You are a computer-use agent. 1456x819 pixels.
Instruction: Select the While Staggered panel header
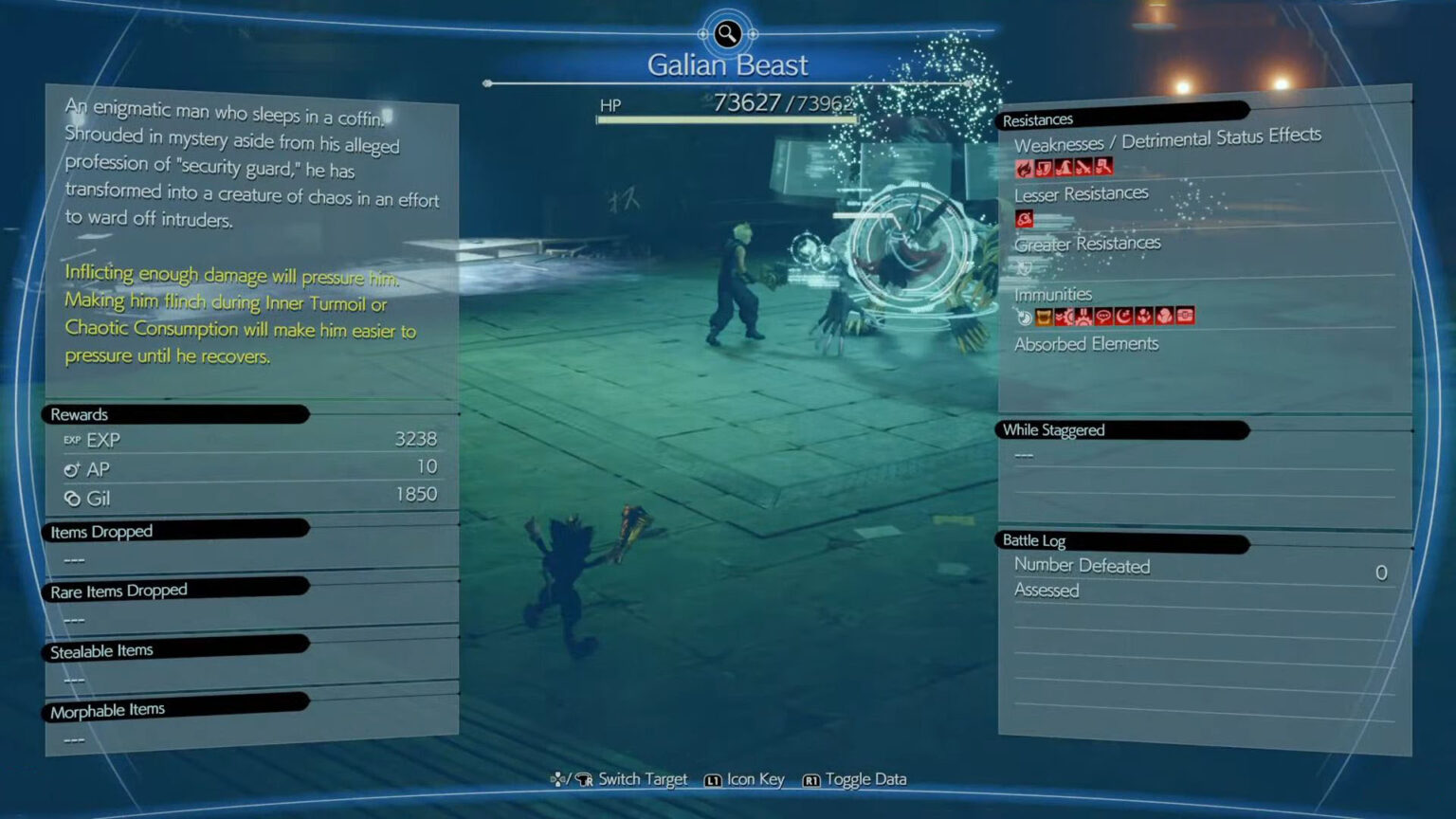(1053, 429)
